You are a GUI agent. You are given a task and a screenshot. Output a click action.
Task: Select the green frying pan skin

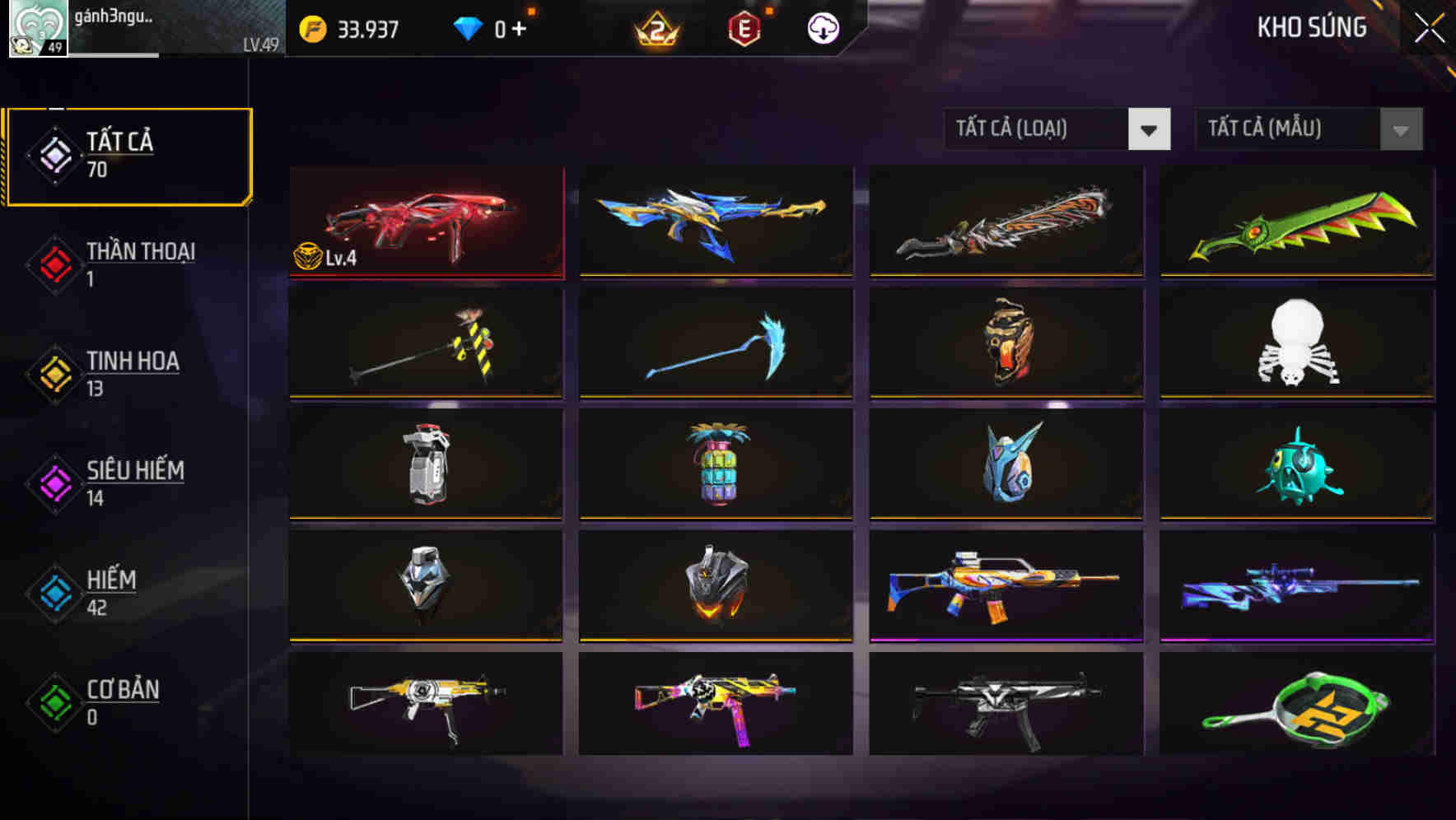click(x=1294, y=710)
